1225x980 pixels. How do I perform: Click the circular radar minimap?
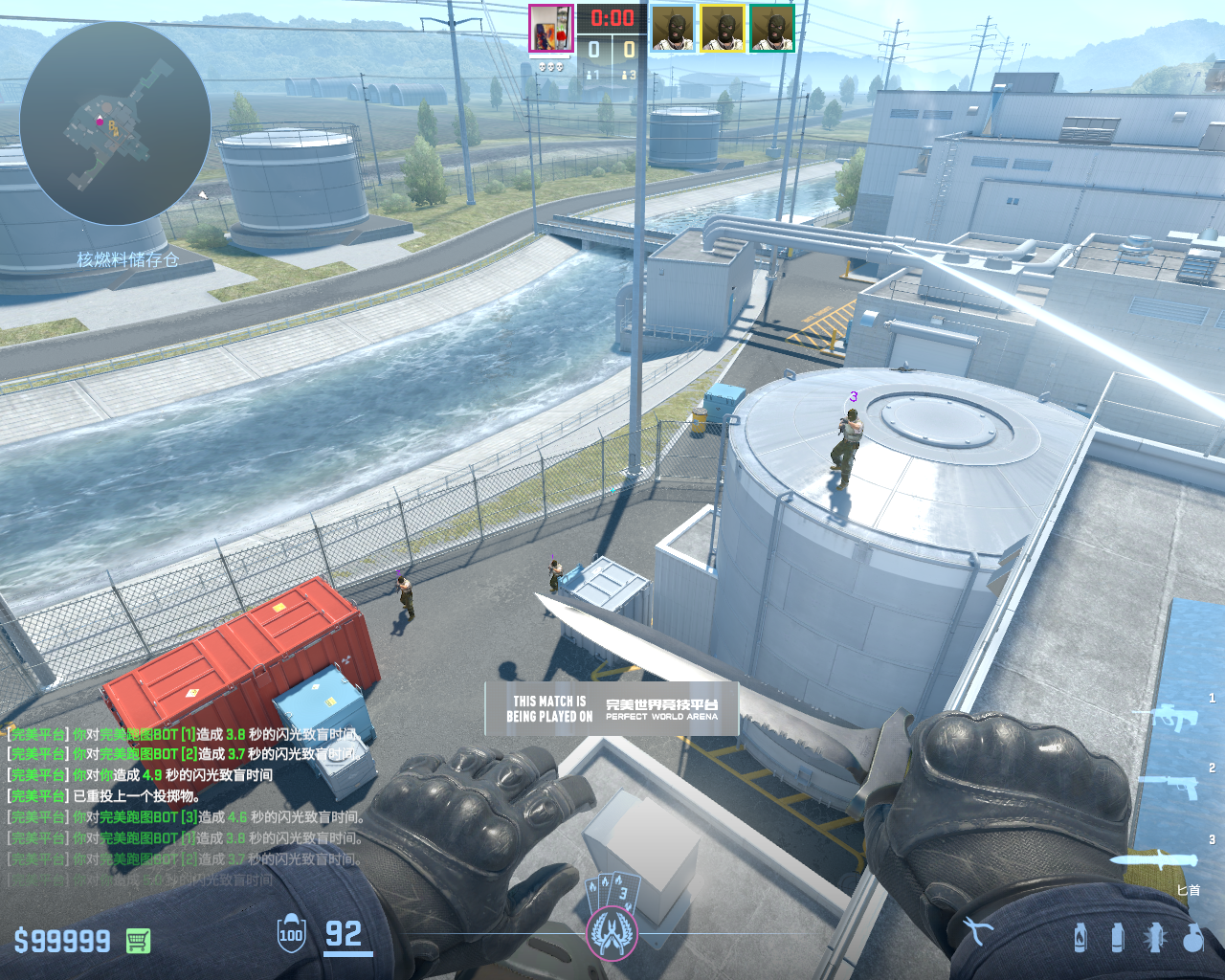(115, 124)
